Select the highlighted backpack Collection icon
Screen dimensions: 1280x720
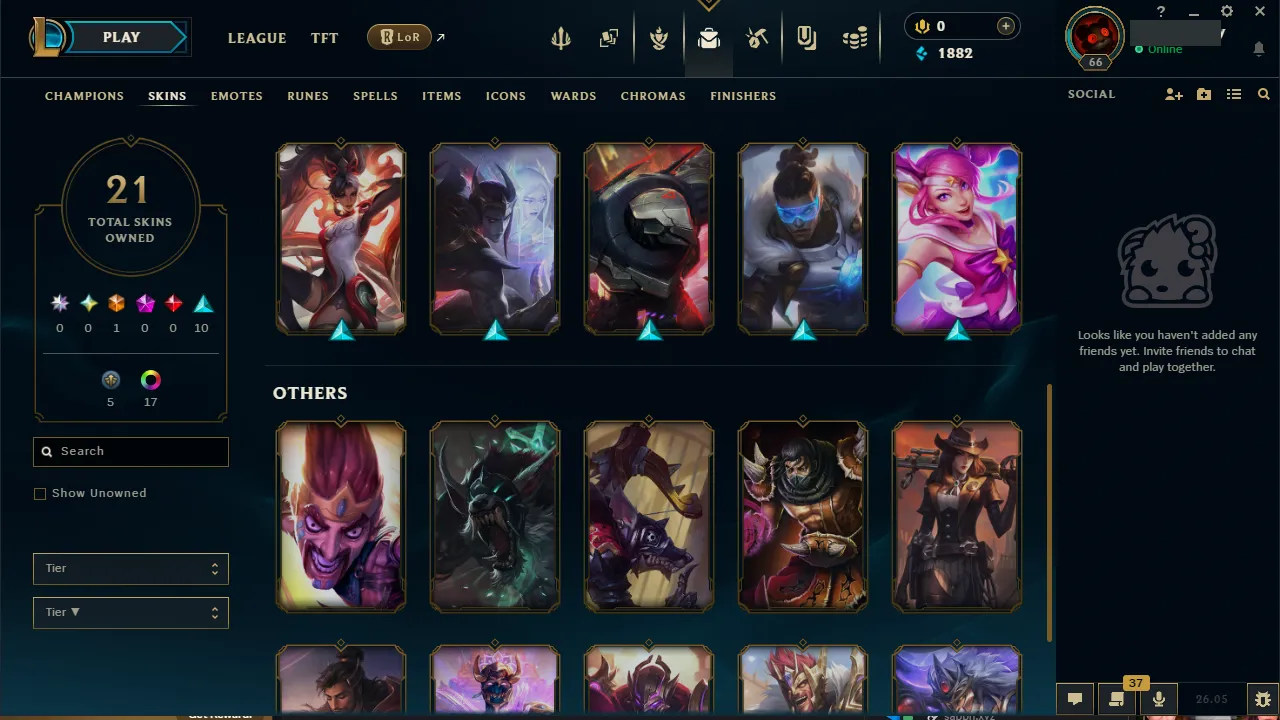click(x=708, y=37)
